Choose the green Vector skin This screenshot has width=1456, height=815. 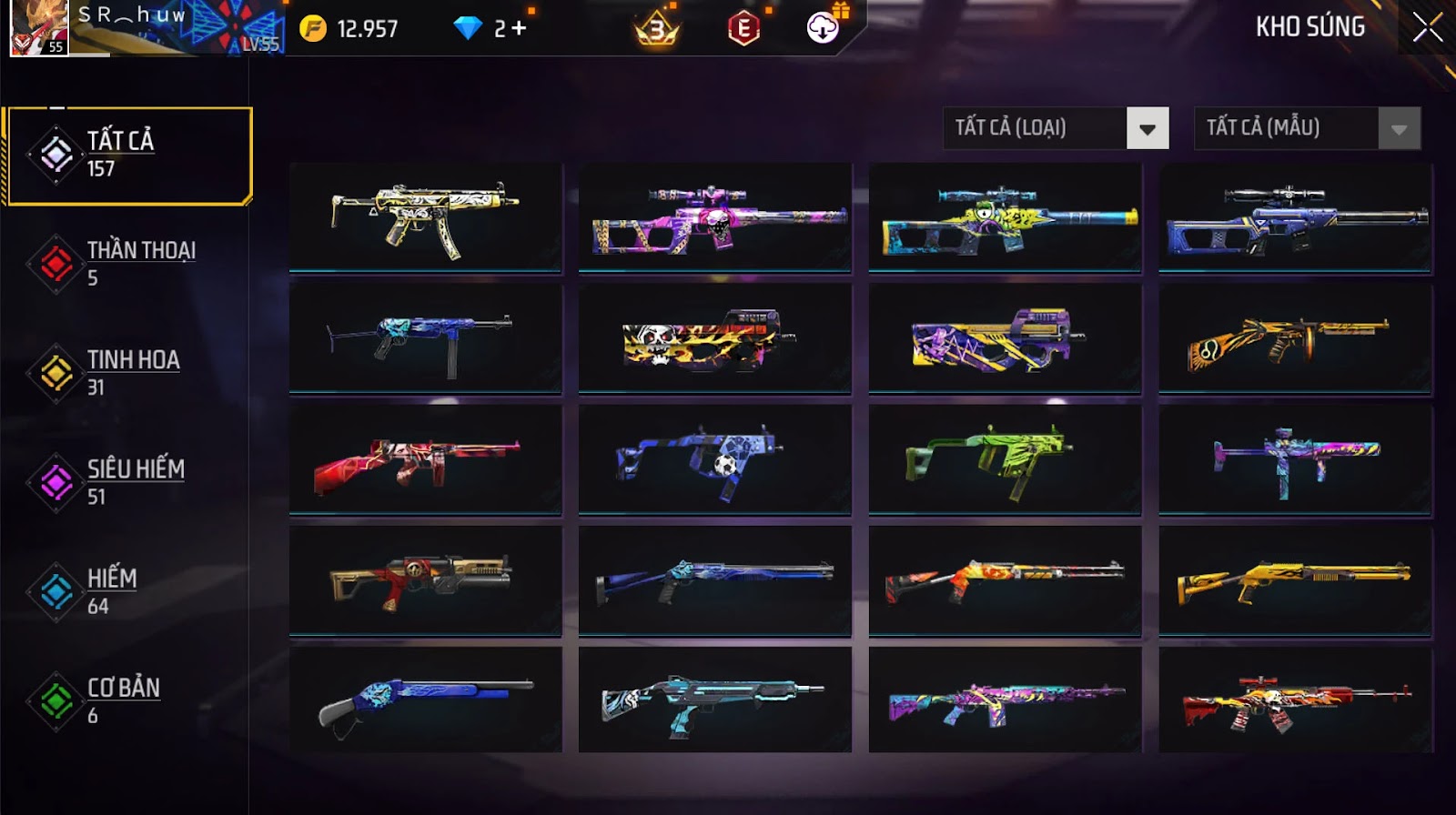coord(1005,459)
